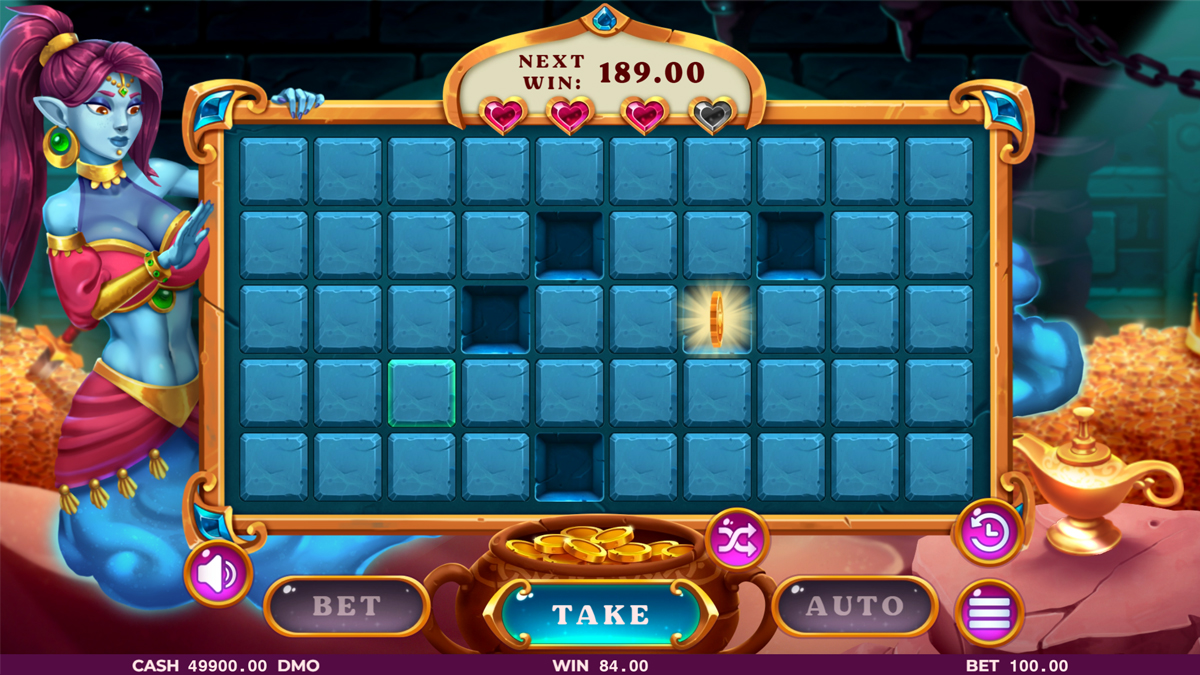Click the revealed gold coin tile
Viewport: 1200px width, 675px height.
[716, 320]
